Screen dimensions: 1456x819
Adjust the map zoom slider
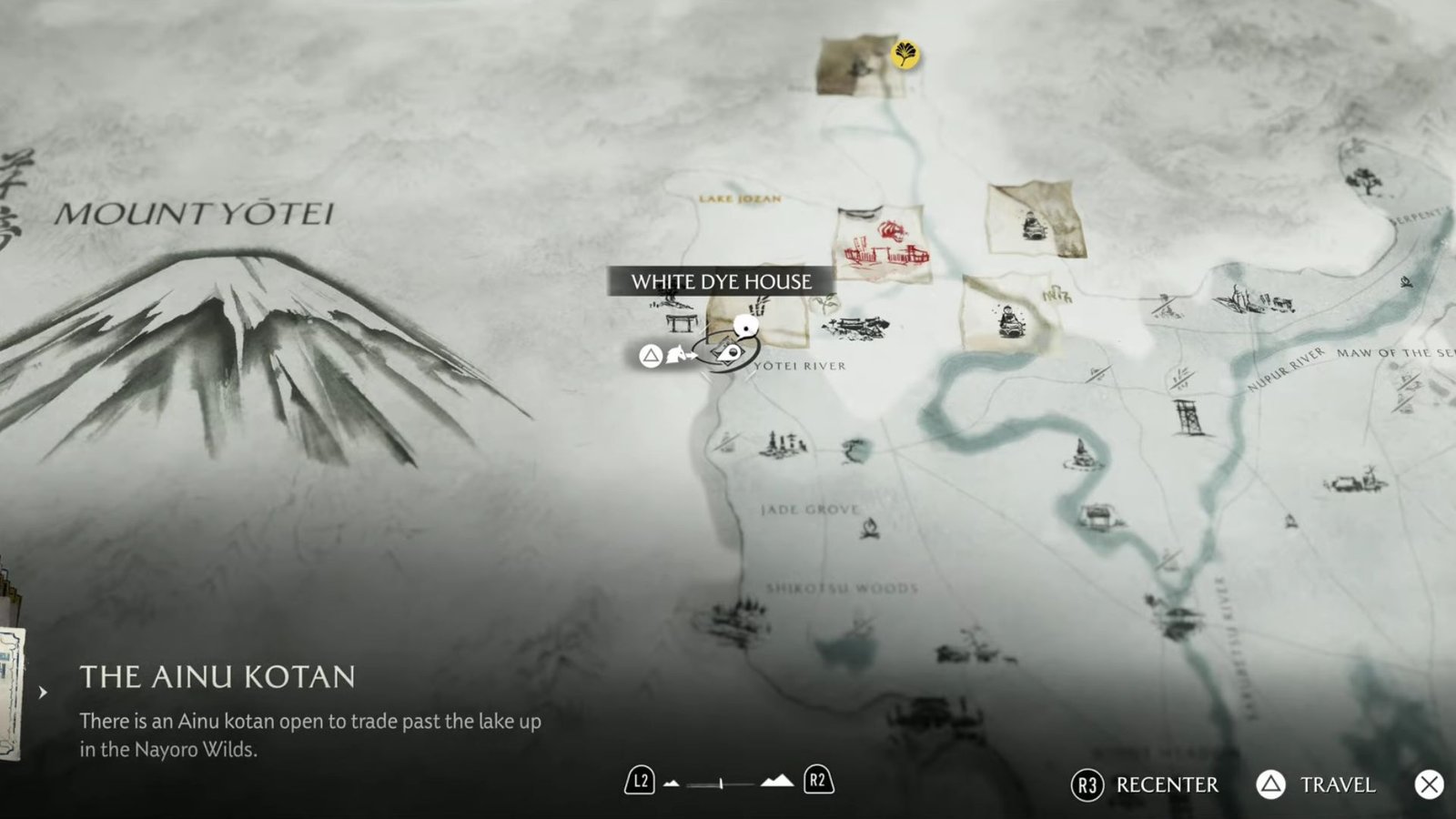click(722, 783)
